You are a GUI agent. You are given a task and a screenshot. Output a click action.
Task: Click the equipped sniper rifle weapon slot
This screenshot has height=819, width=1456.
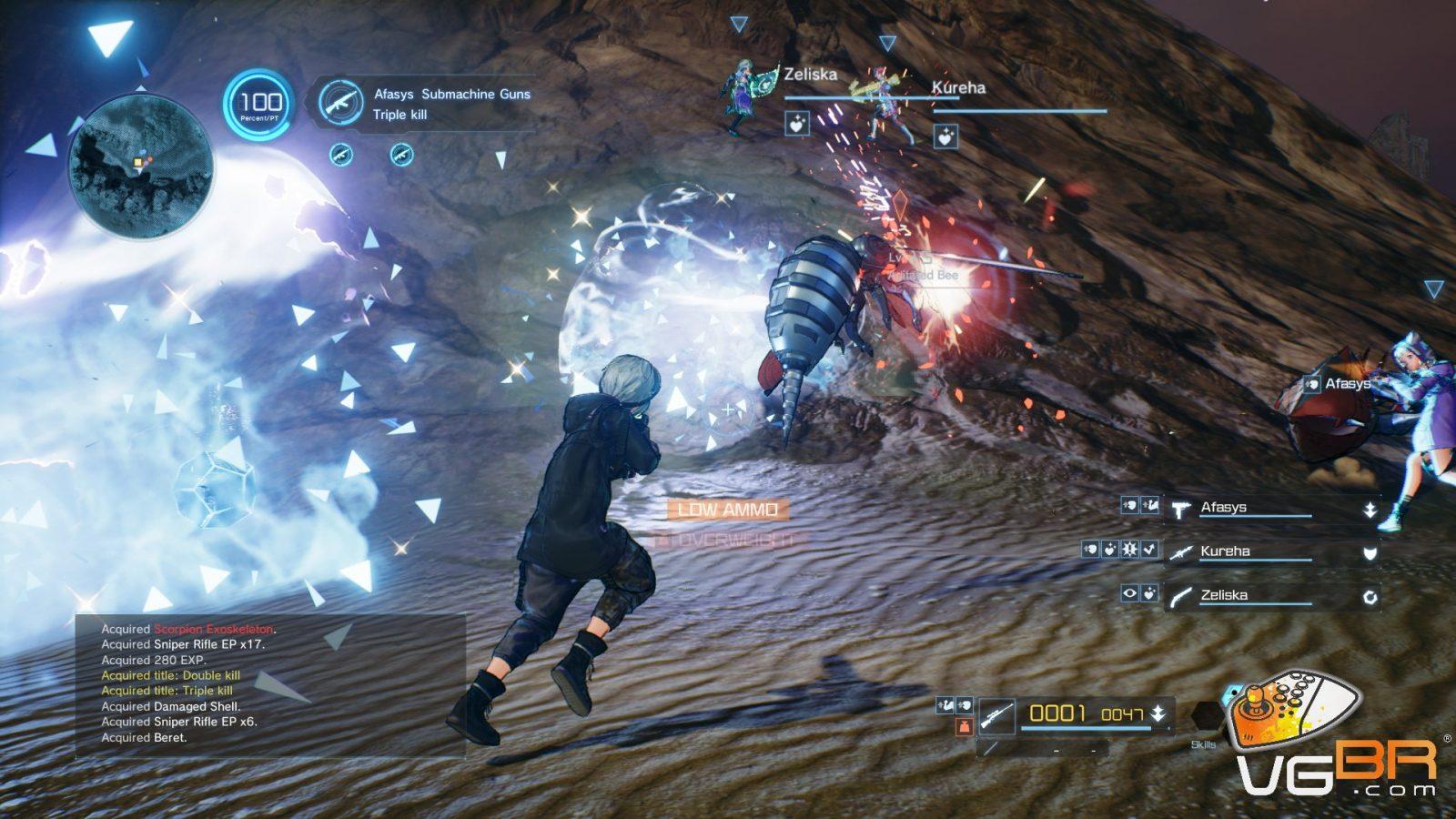point(998,715)
